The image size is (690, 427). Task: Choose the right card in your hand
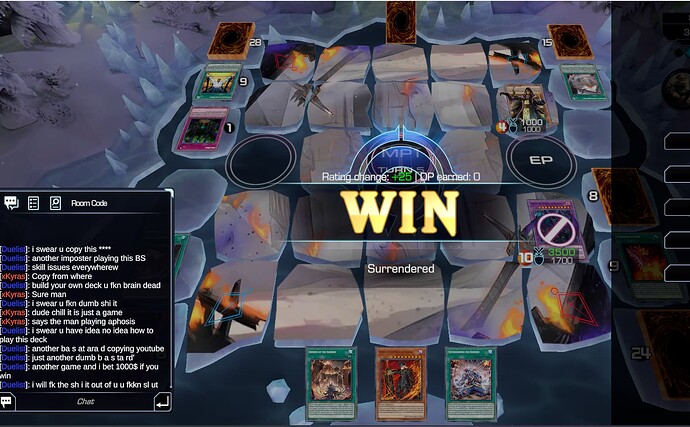(471, 383)
